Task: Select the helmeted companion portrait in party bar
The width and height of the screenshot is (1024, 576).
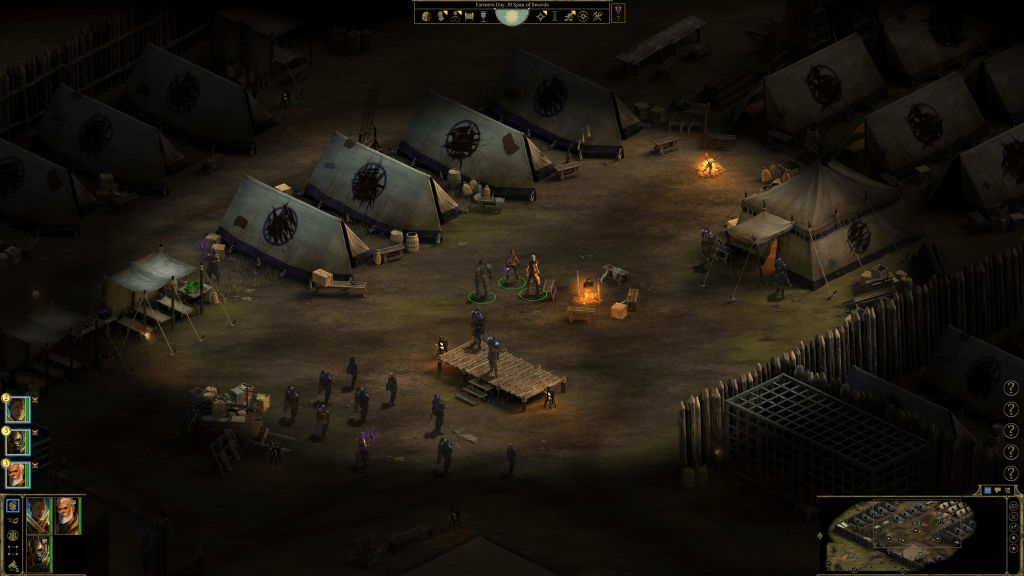Action: 38,552
